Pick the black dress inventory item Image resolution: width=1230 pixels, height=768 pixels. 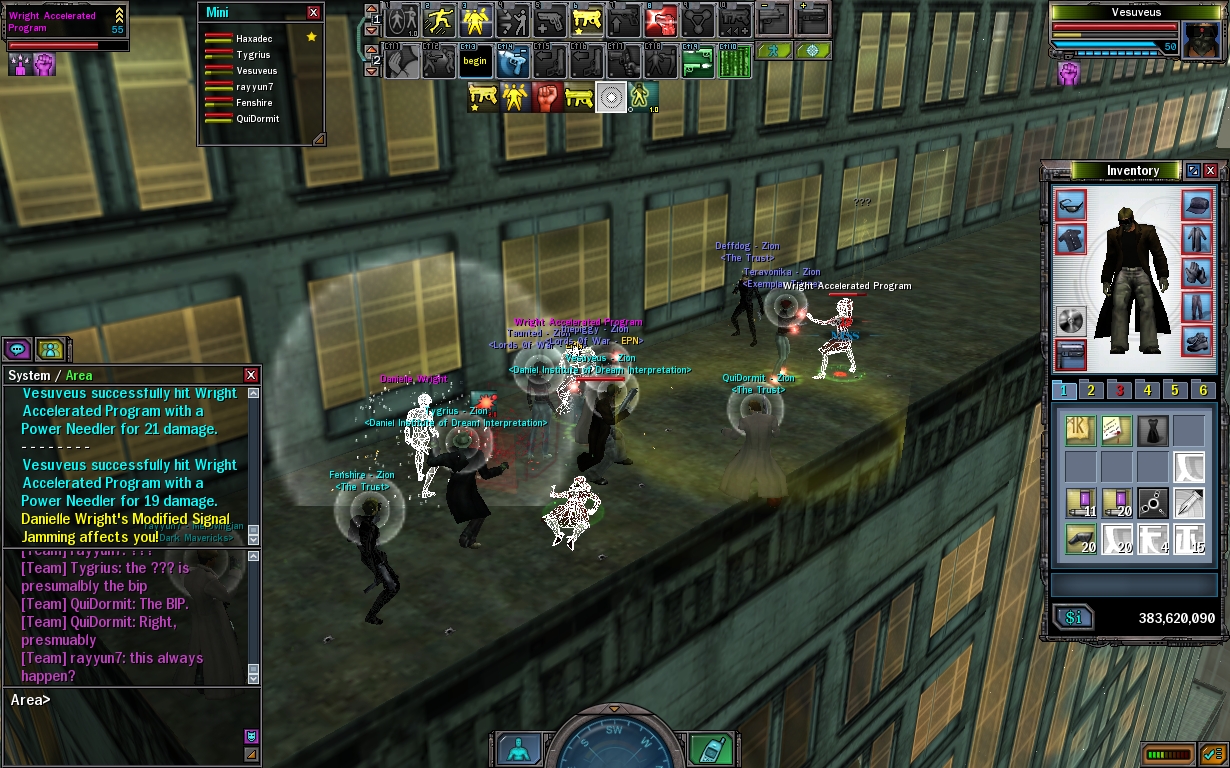pos(1152,431)
